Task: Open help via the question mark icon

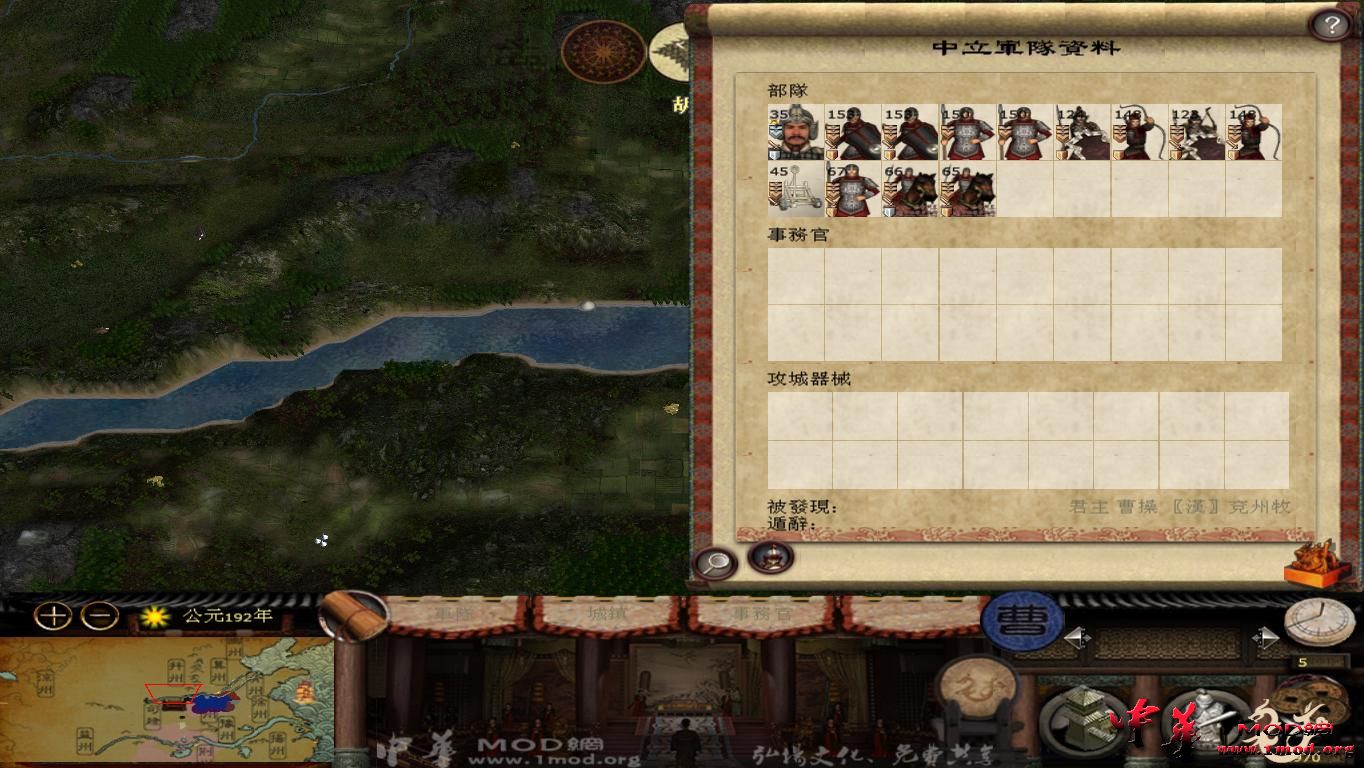Action: click(x=1331, y=23)
